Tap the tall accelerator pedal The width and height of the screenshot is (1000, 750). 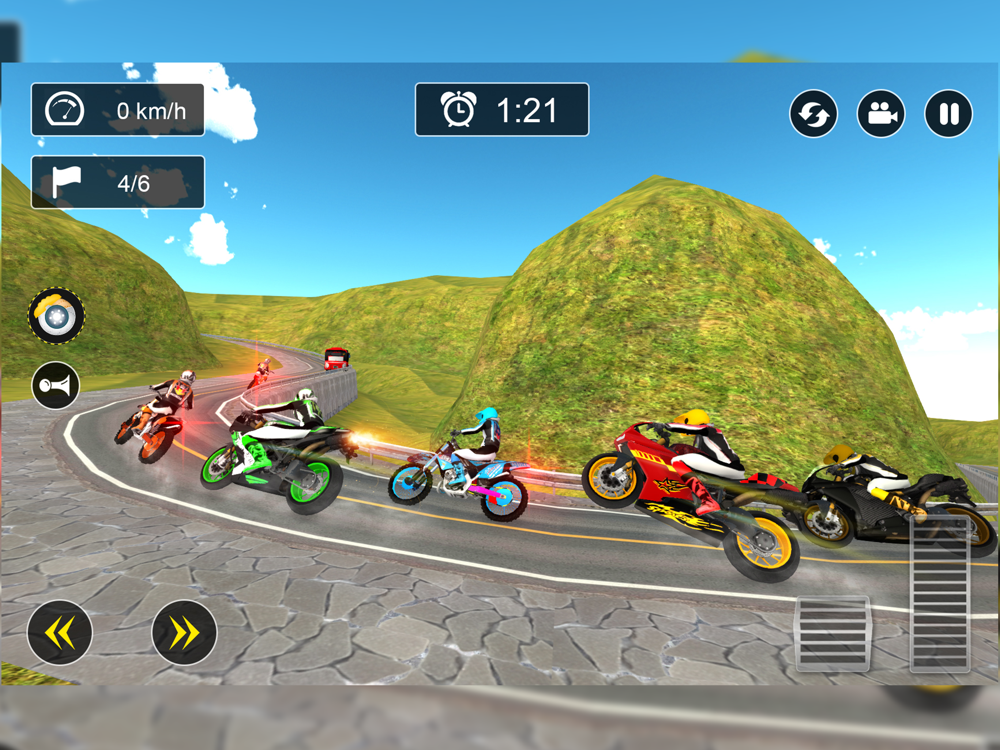940,593
